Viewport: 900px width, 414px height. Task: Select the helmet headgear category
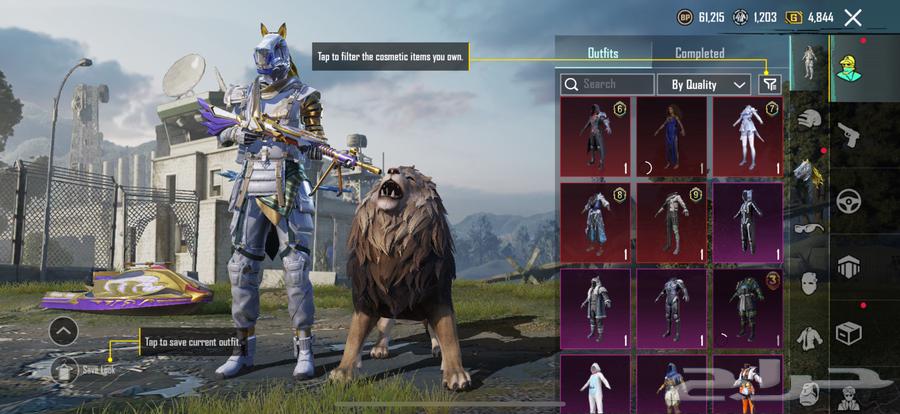808,120
